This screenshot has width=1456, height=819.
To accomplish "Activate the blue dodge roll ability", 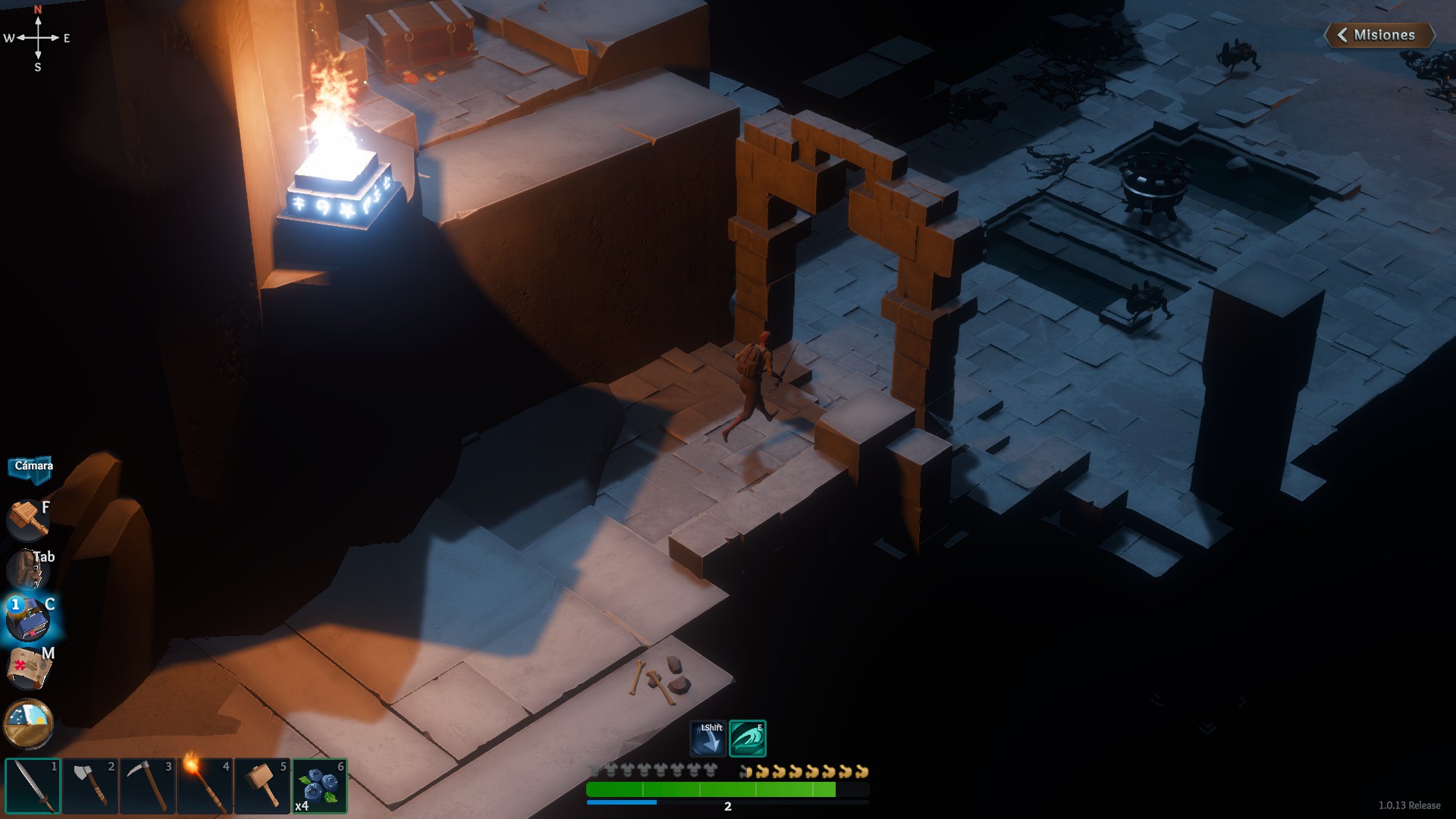I will pos(708,739).
